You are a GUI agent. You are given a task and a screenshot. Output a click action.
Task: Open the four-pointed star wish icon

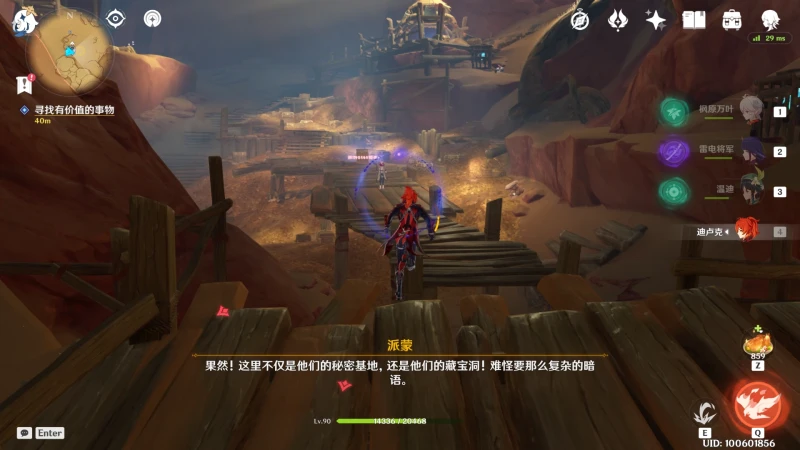(656, 19)
